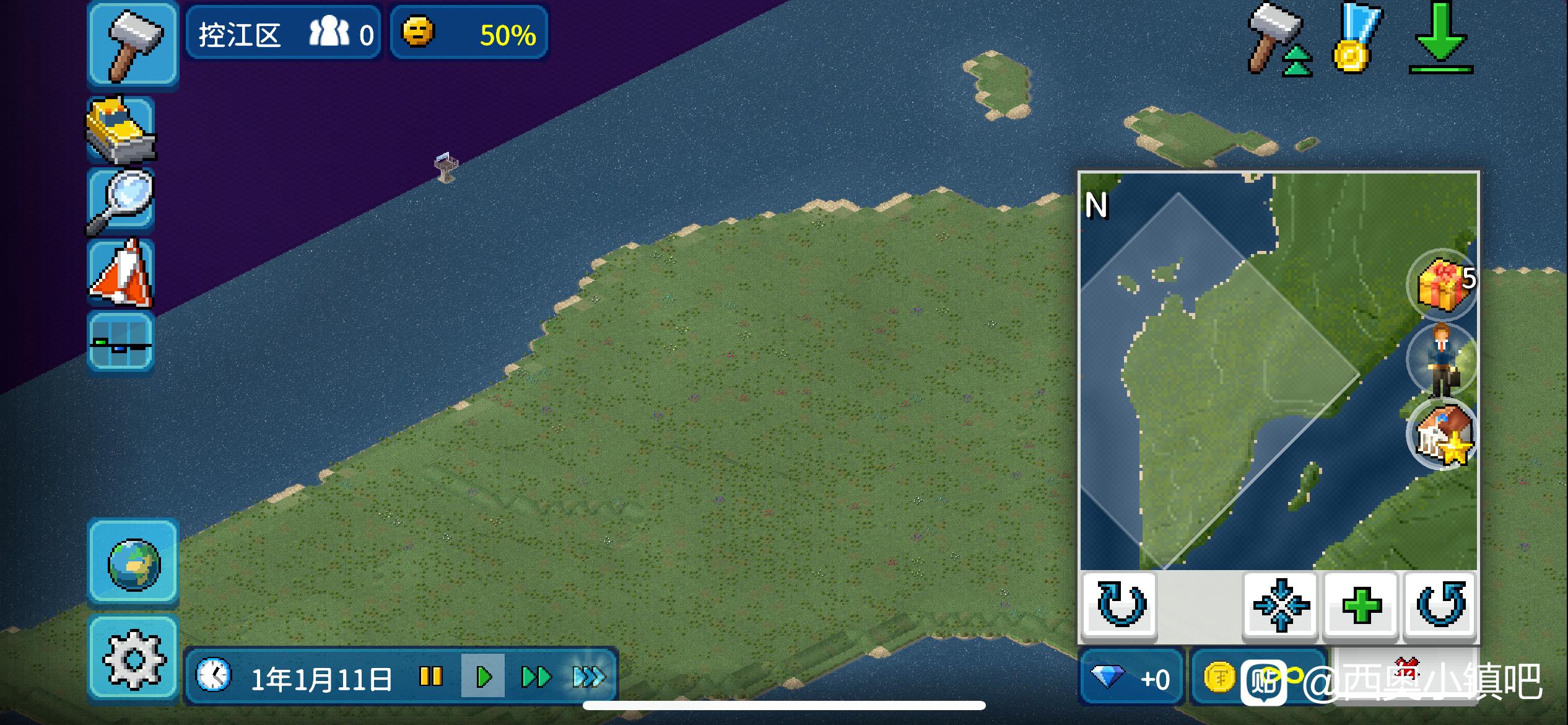
Task: Select the bulldozer demolish tool
Action: tap(121, 129)
